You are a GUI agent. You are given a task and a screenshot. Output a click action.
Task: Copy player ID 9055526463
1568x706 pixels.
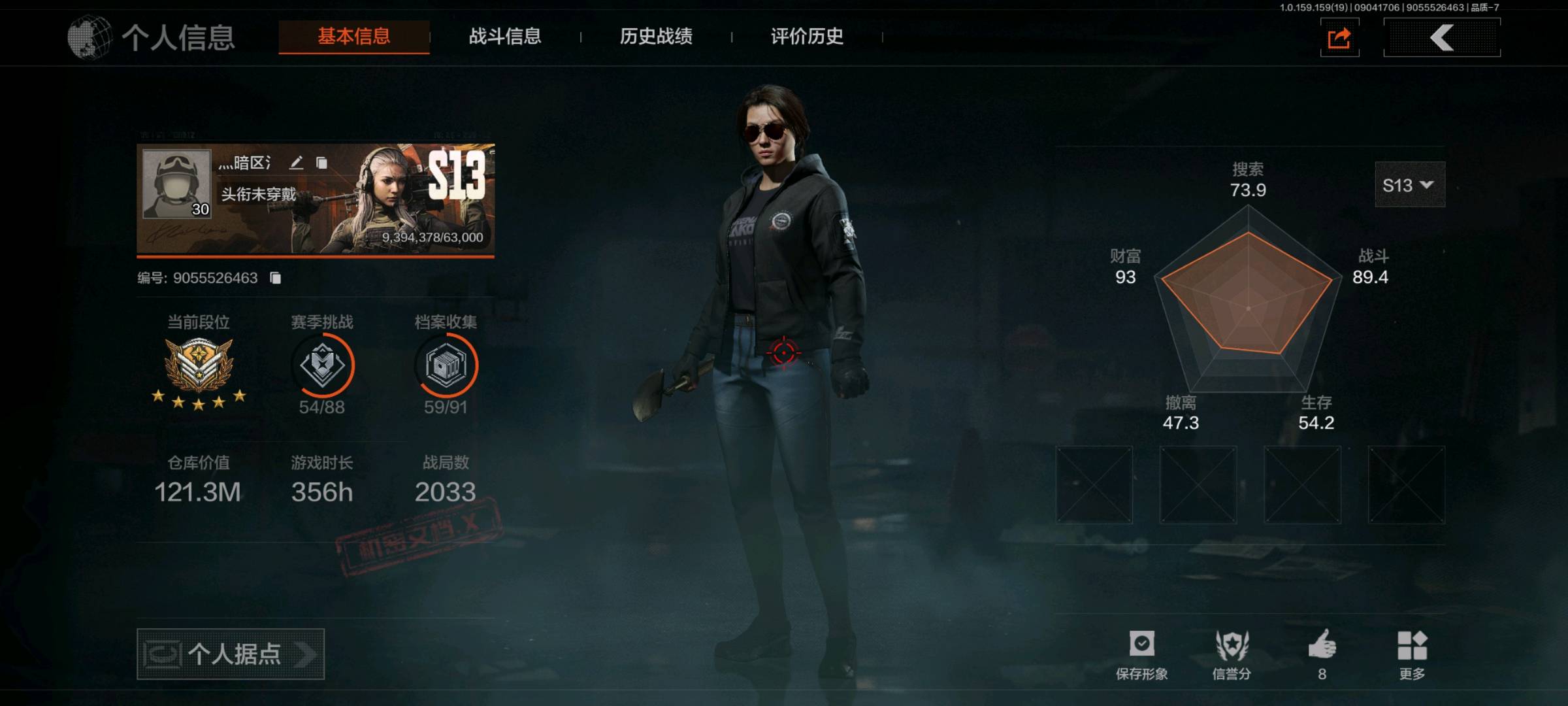(x=276, y=278)
